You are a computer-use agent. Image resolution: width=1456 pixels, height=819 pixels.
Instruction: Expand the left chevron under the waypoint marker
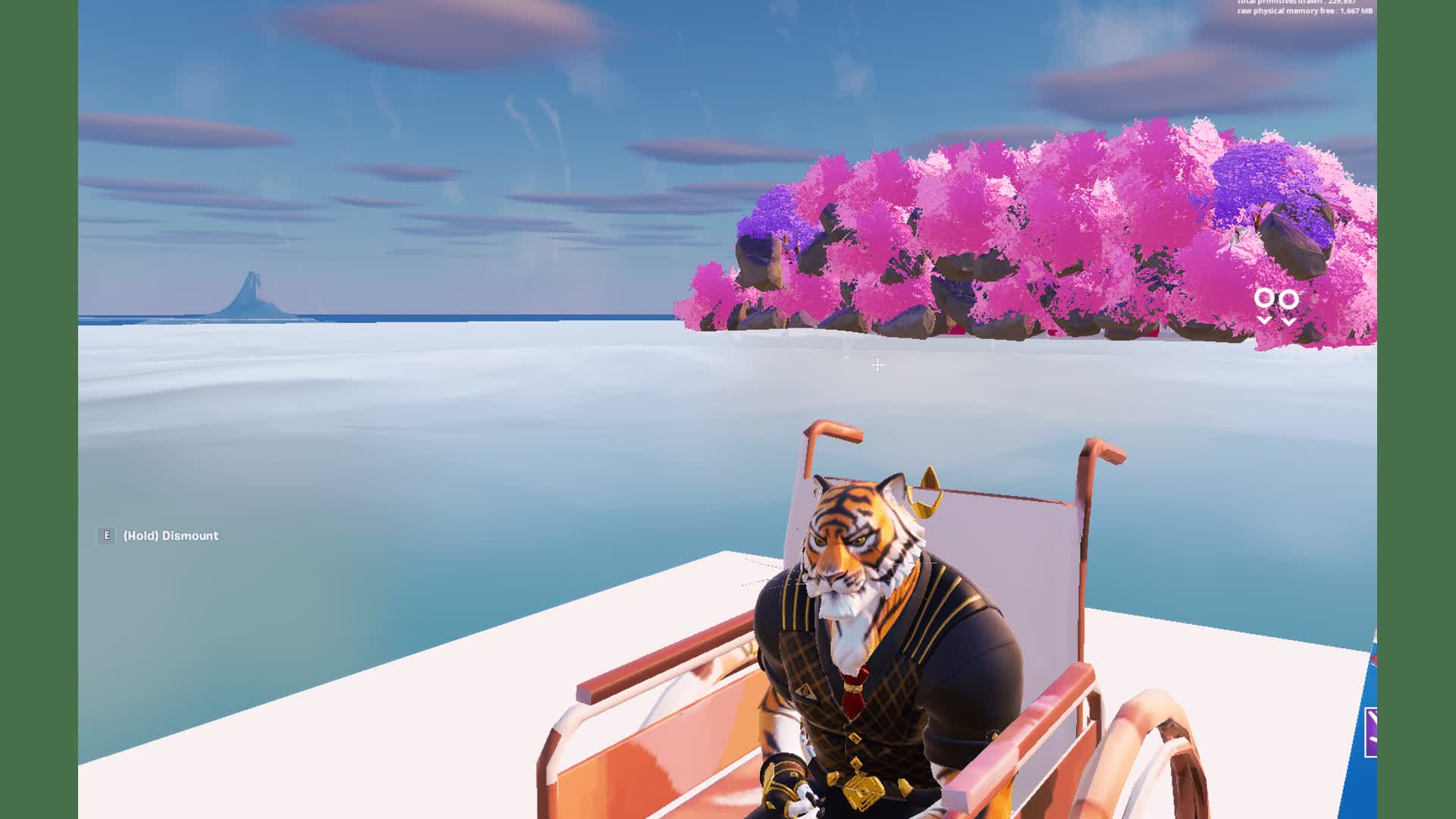(x=1265, y=320)
